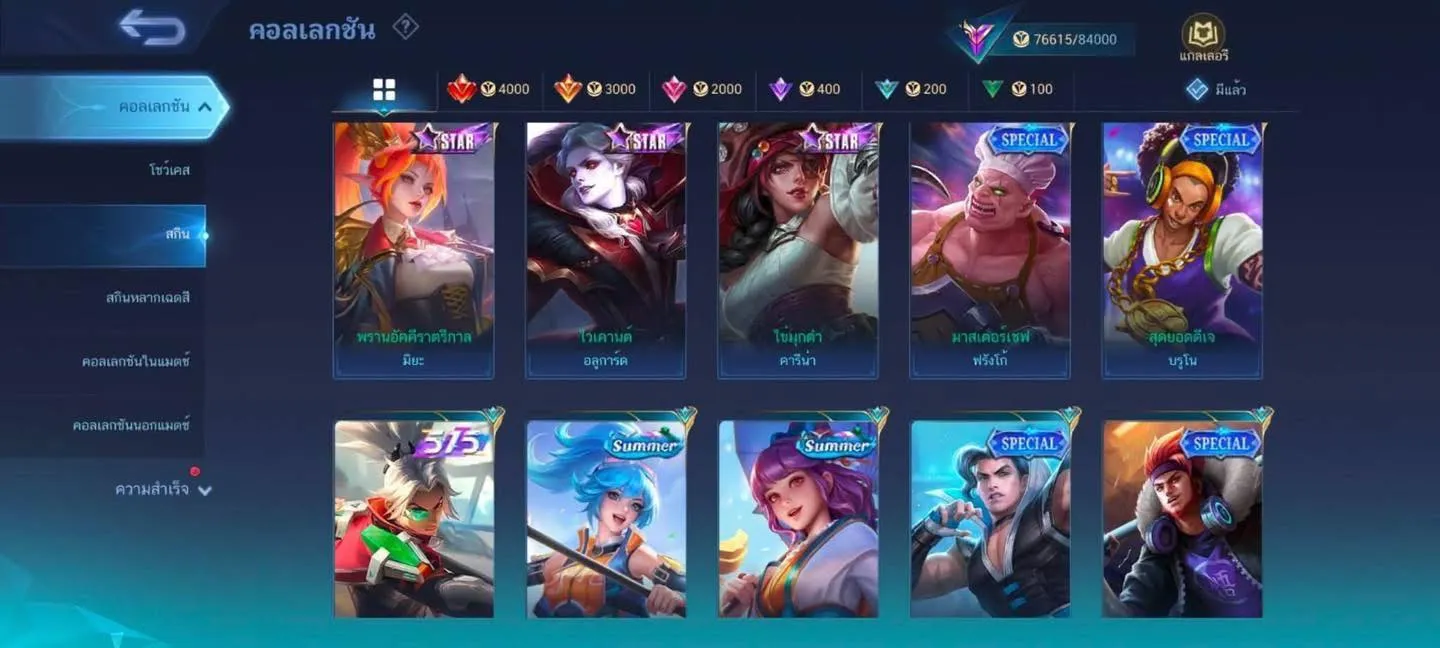This screenshot has height=648, width=1440.
Task: Select the บรูโน Special skin card
Action: pos(1182,250)
